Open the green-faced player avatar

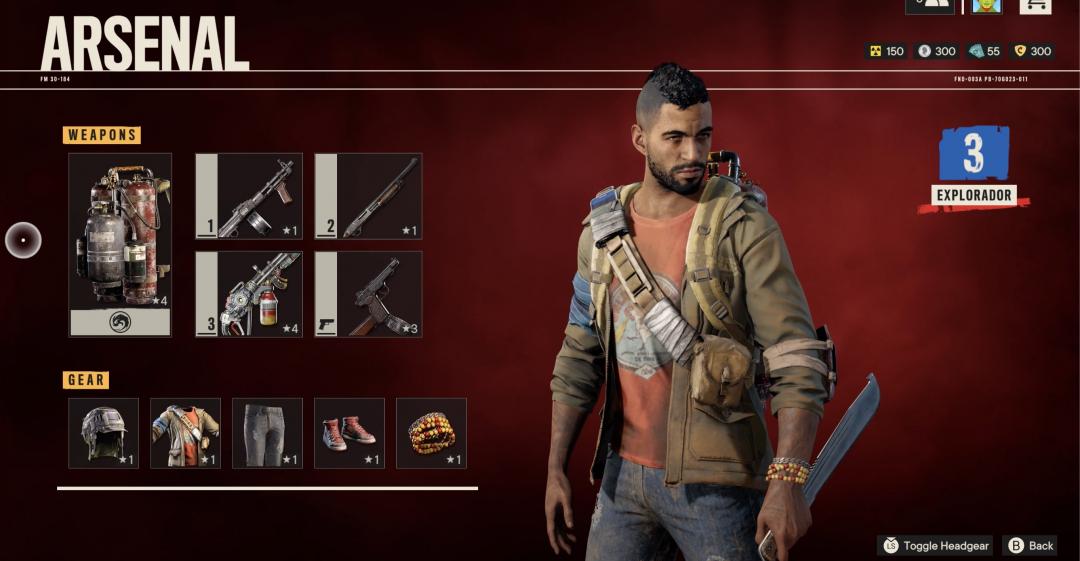tap(986, 5)
